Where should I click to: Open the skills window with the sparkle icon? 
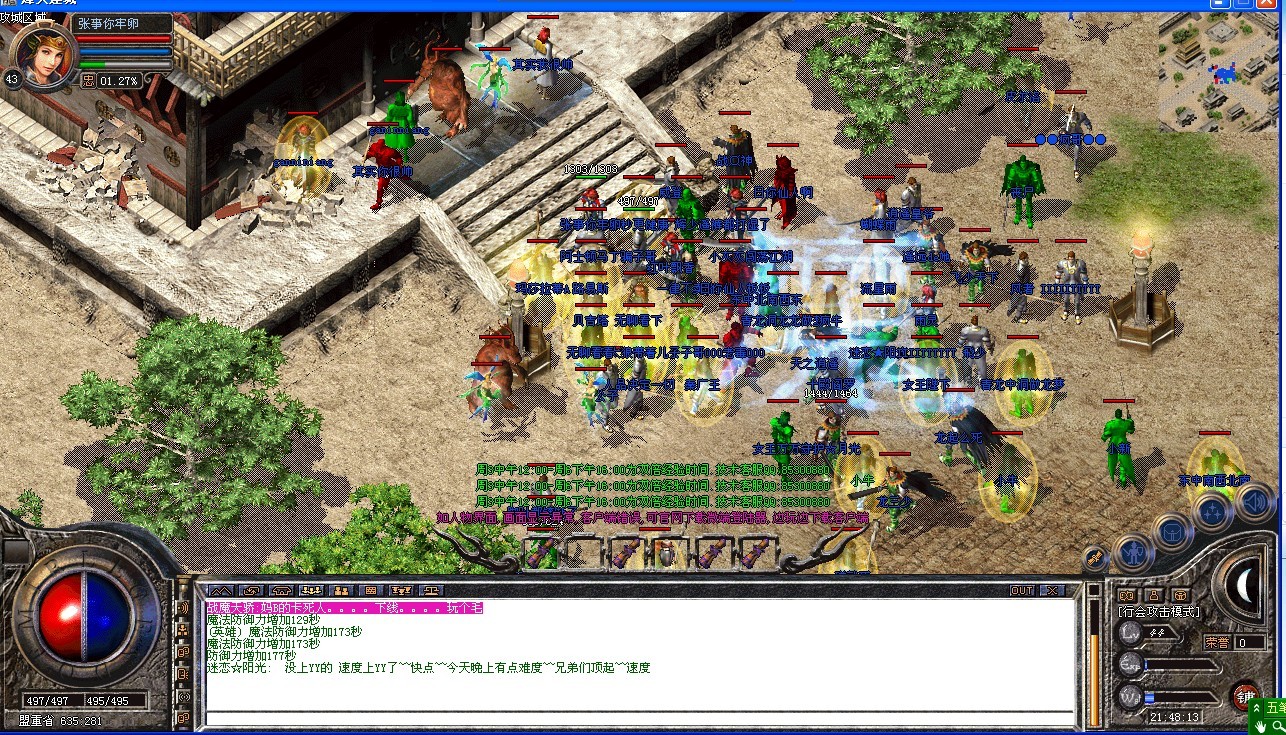pyautogui.click(x=1212, y=510)
